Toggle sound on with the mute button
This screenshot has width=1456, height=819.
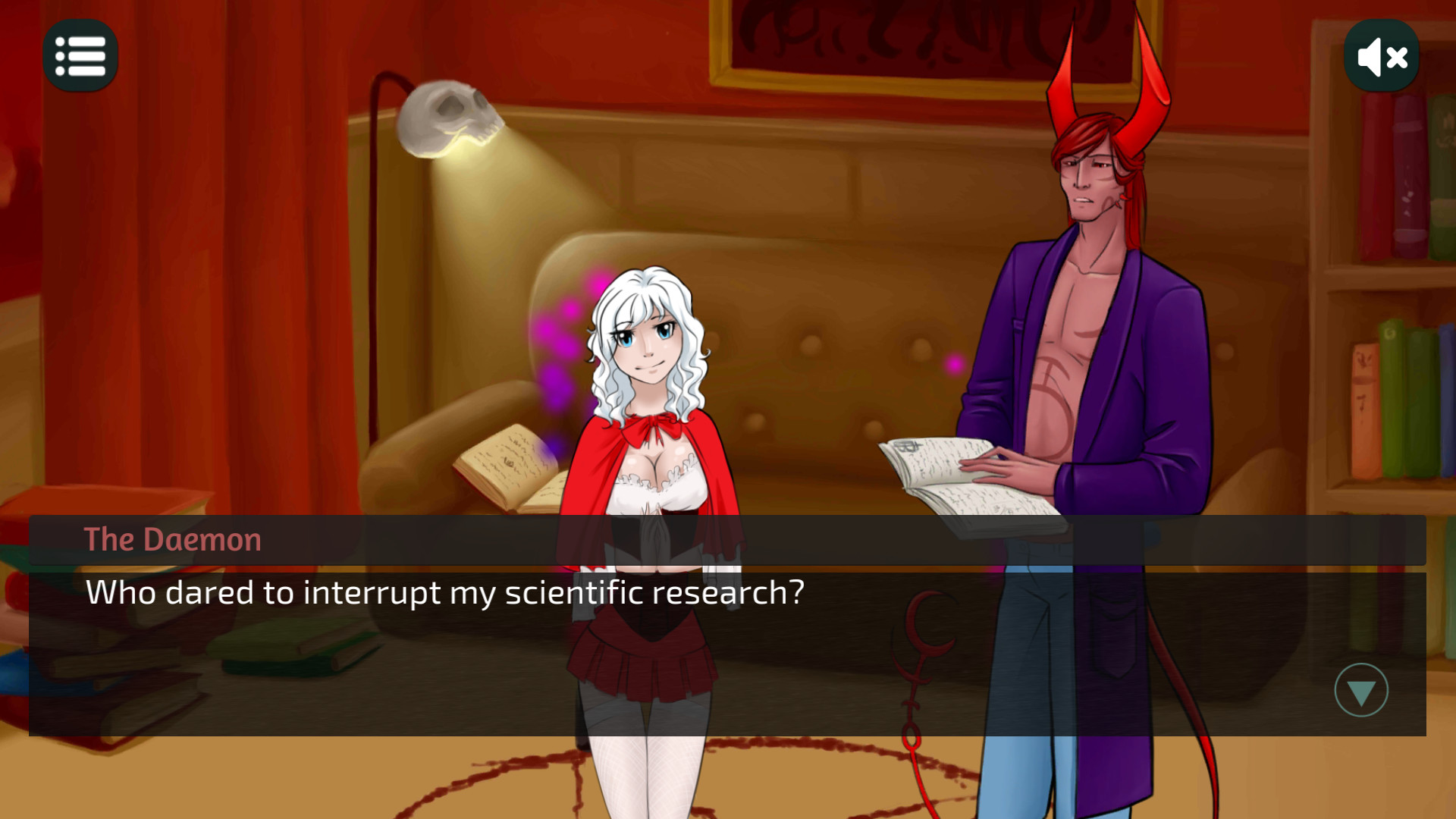(x=1381, y=55)
